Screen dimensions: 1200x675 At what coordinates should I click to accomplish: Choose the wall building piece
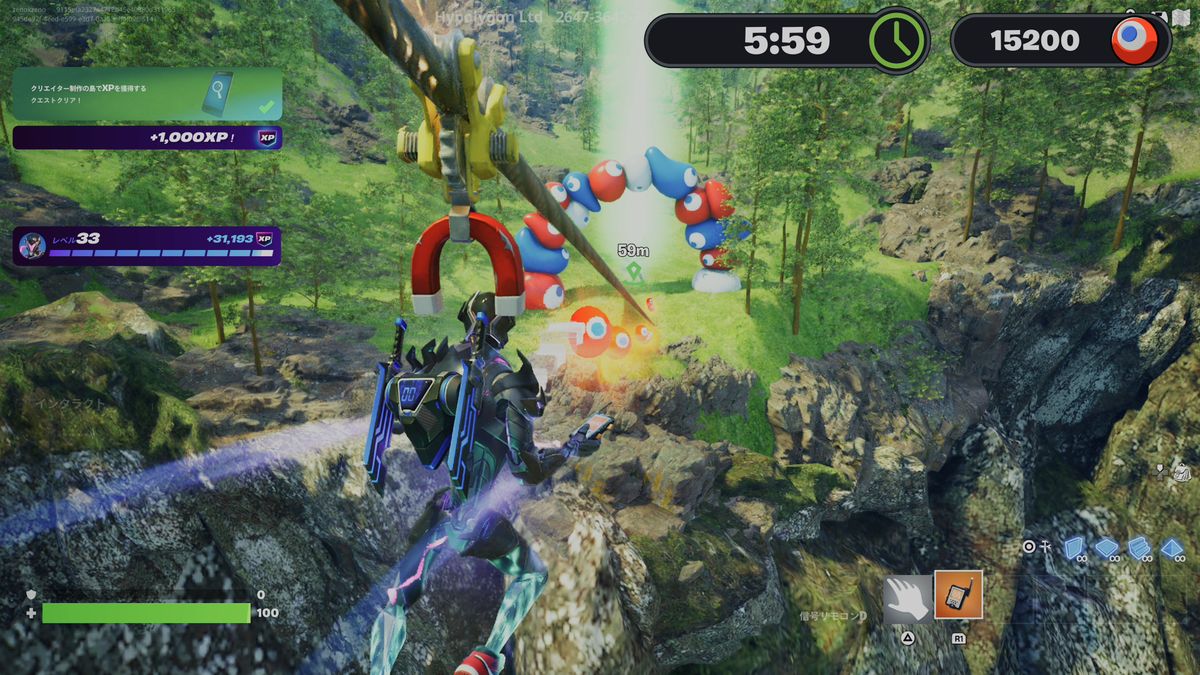[x=1074, y=548]
